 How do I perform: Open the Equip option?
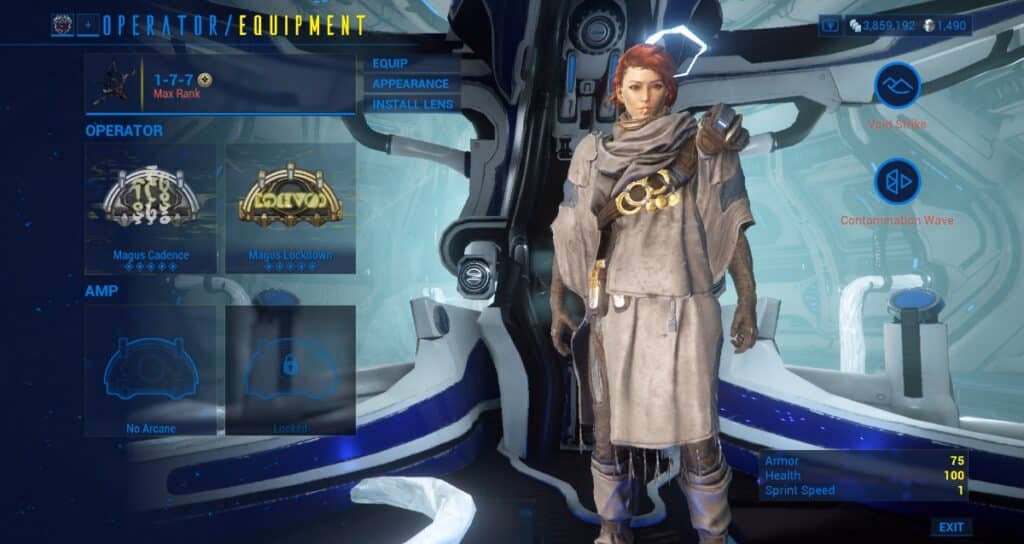point(390,64)
